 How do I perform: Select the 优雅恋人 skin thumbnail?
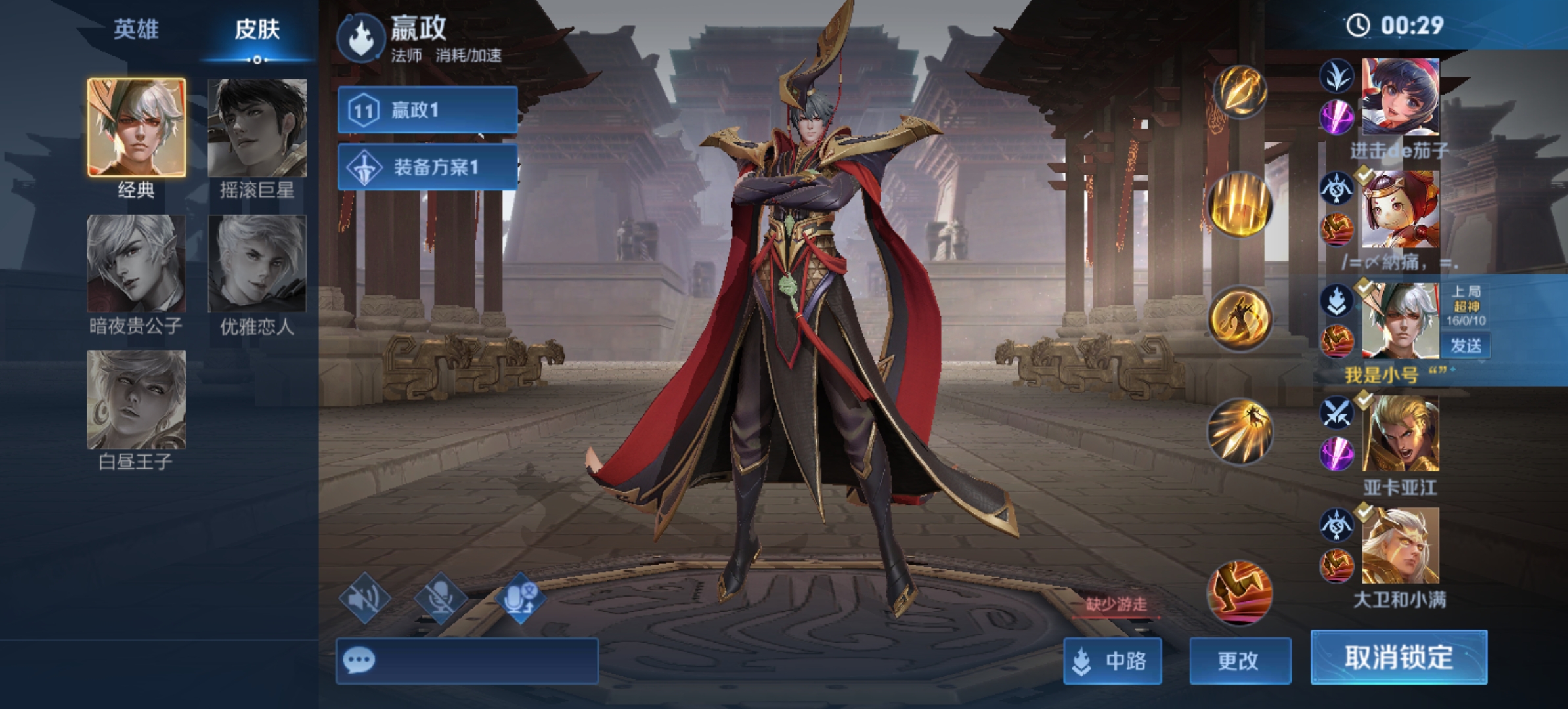(x=257, y=263)
